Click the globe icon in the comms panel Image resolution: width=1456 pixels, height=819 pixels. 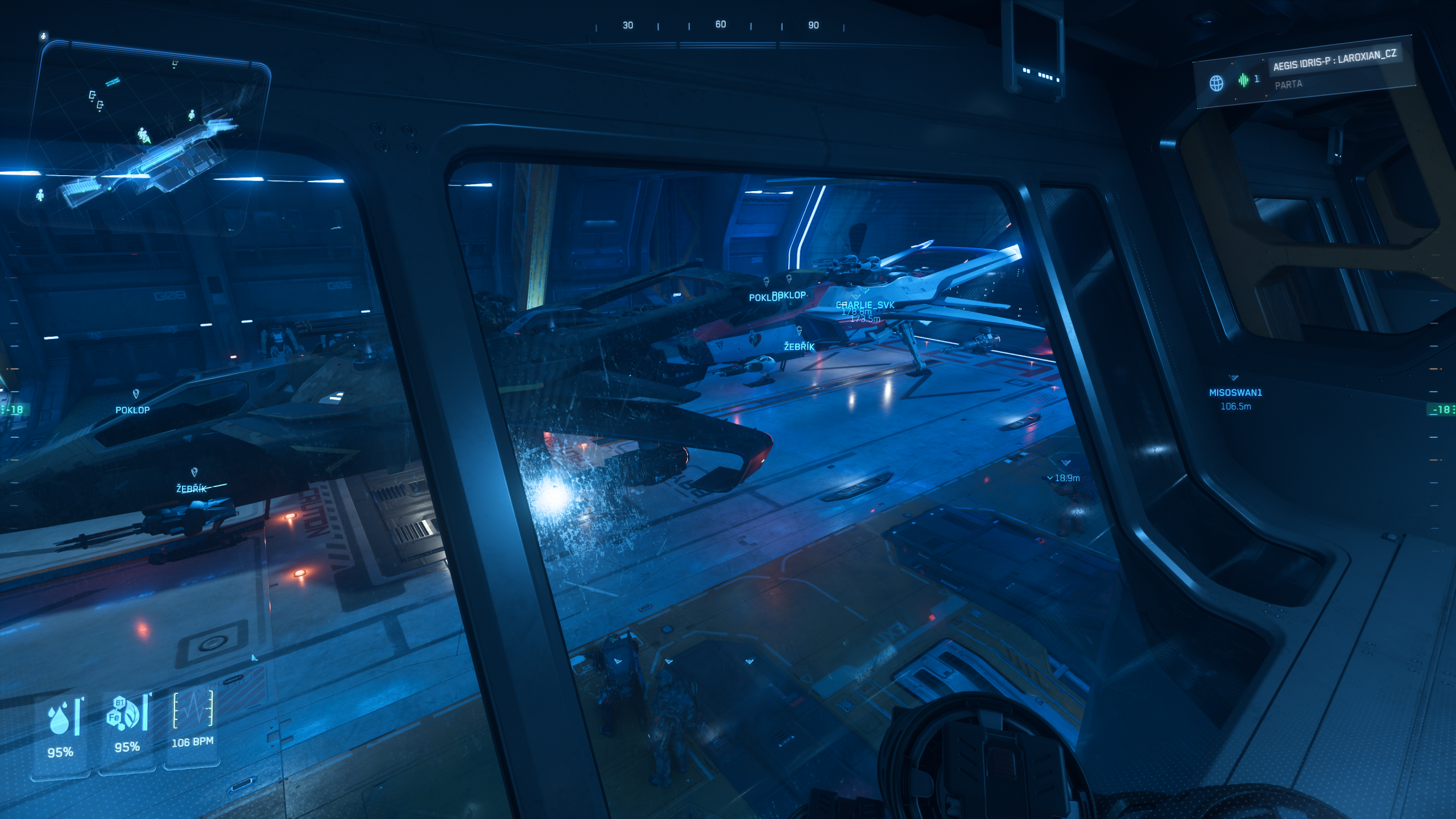1216,83
